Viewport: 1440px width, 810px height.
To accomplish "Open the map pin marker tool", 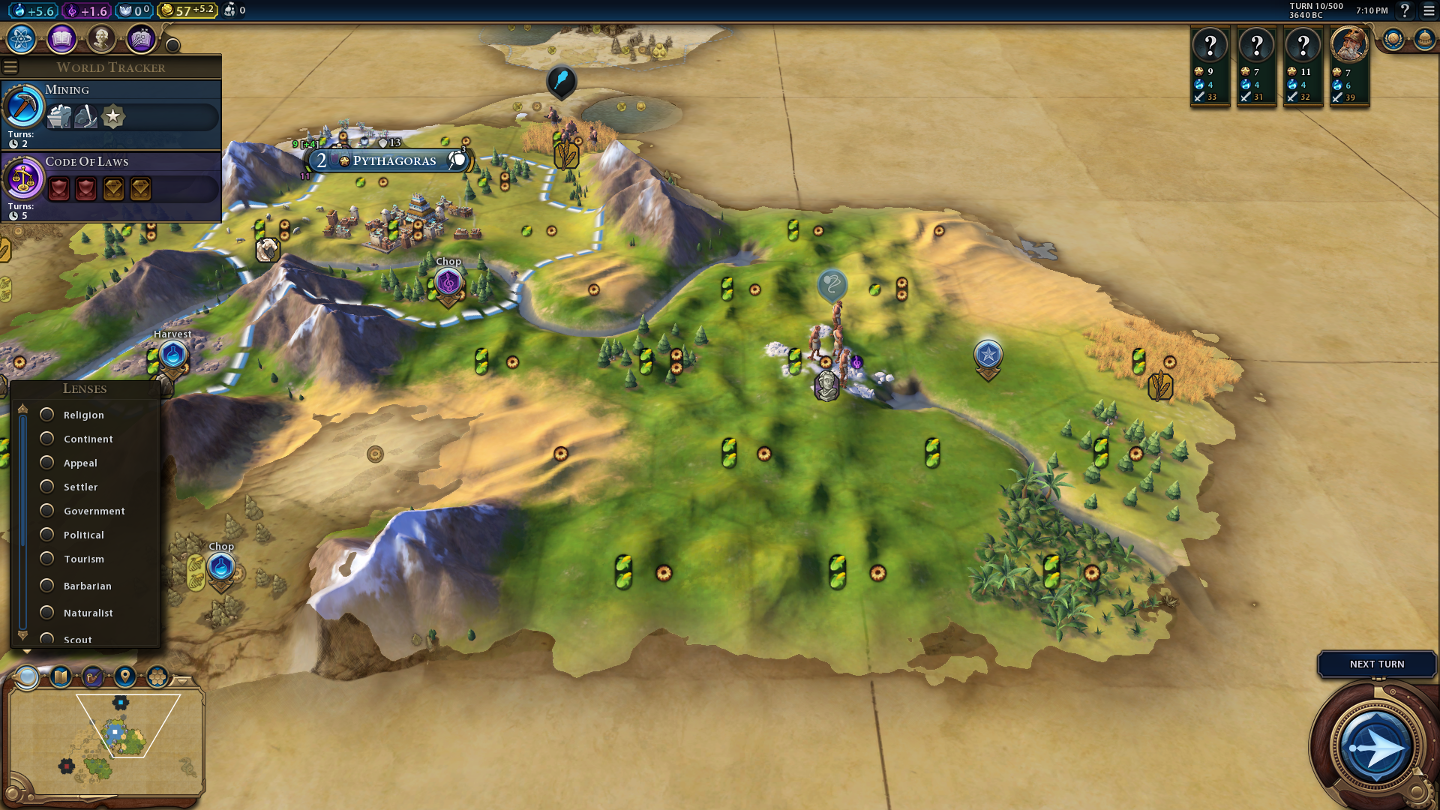I will (x=125, y=677).
